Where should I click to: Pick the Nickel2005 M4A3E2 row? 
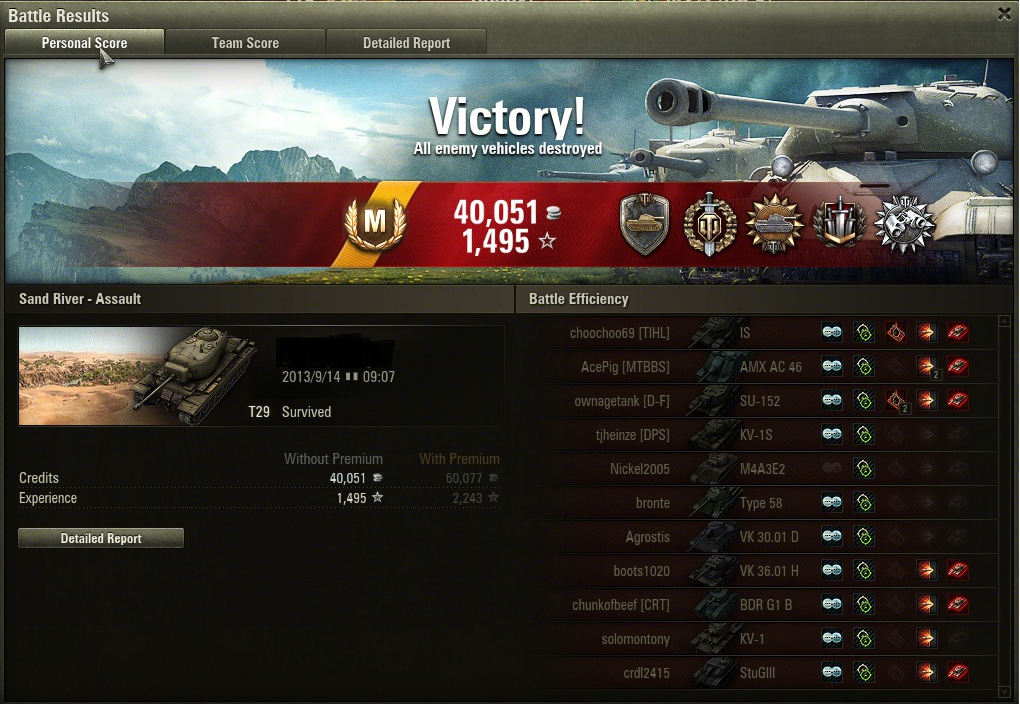(x=760, y=469)
